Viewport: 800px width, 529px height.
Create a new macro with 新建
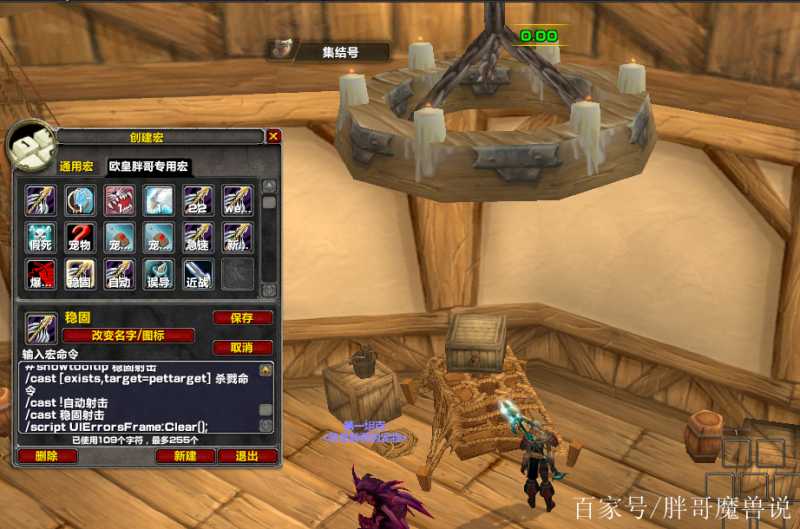pos(185,456)
